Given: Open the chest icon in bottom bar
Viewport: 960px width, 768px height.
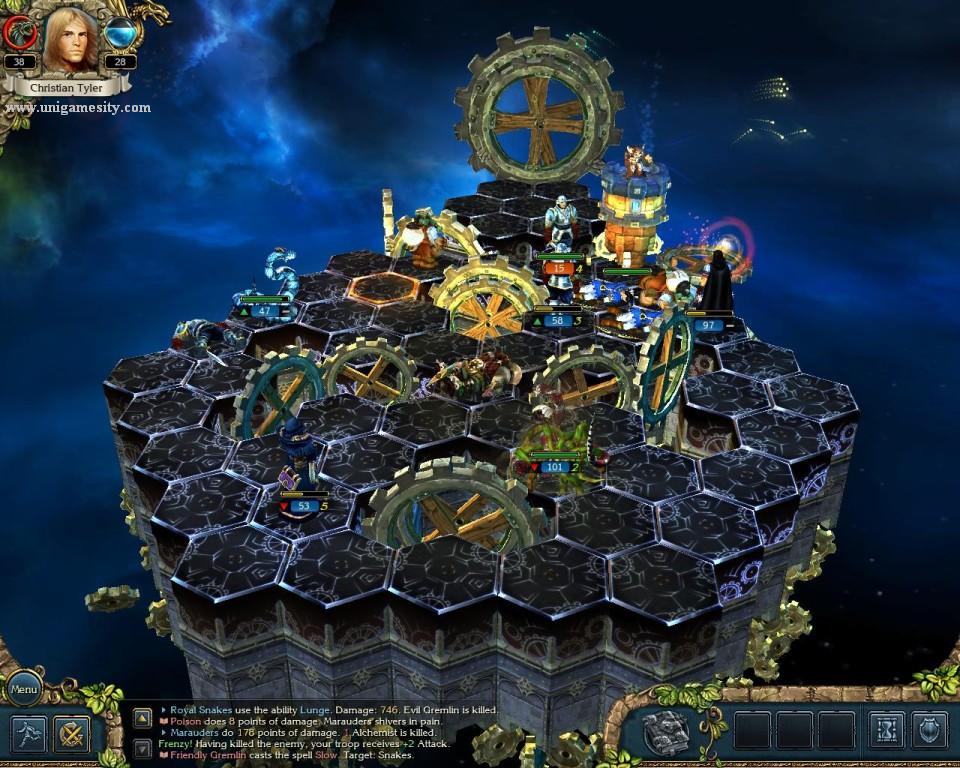Looking at the screenshot, I should [665, 732].
